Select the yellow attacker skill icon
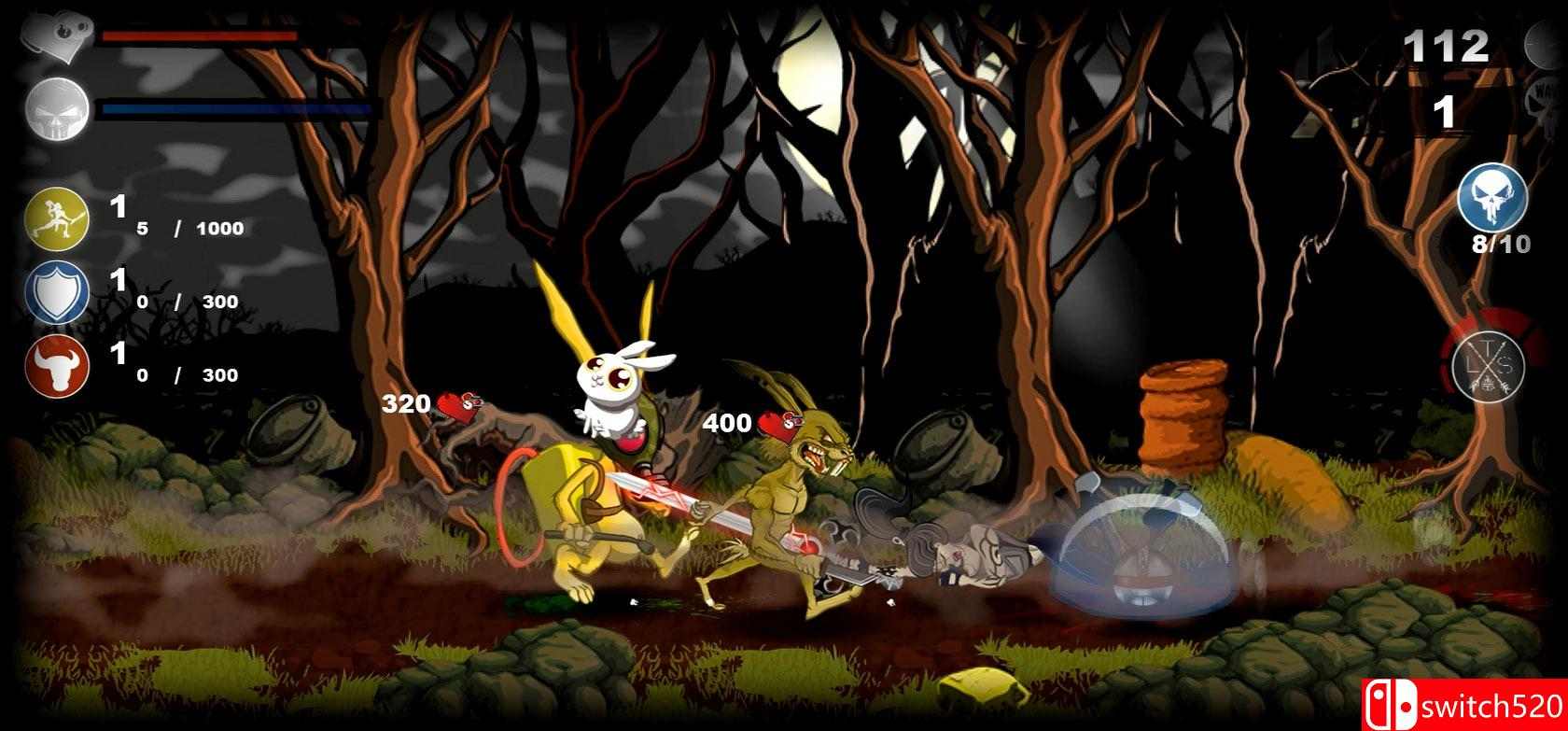The width and height of the screenshot is (1568, 731). coord(56,218)
